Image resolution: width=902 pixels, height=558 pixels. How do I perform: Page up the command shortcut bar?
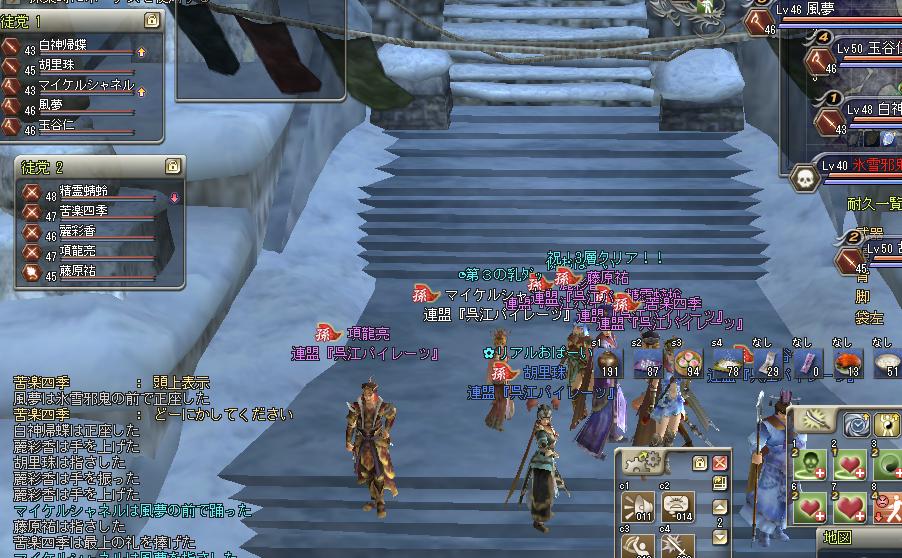click(720, 506)
